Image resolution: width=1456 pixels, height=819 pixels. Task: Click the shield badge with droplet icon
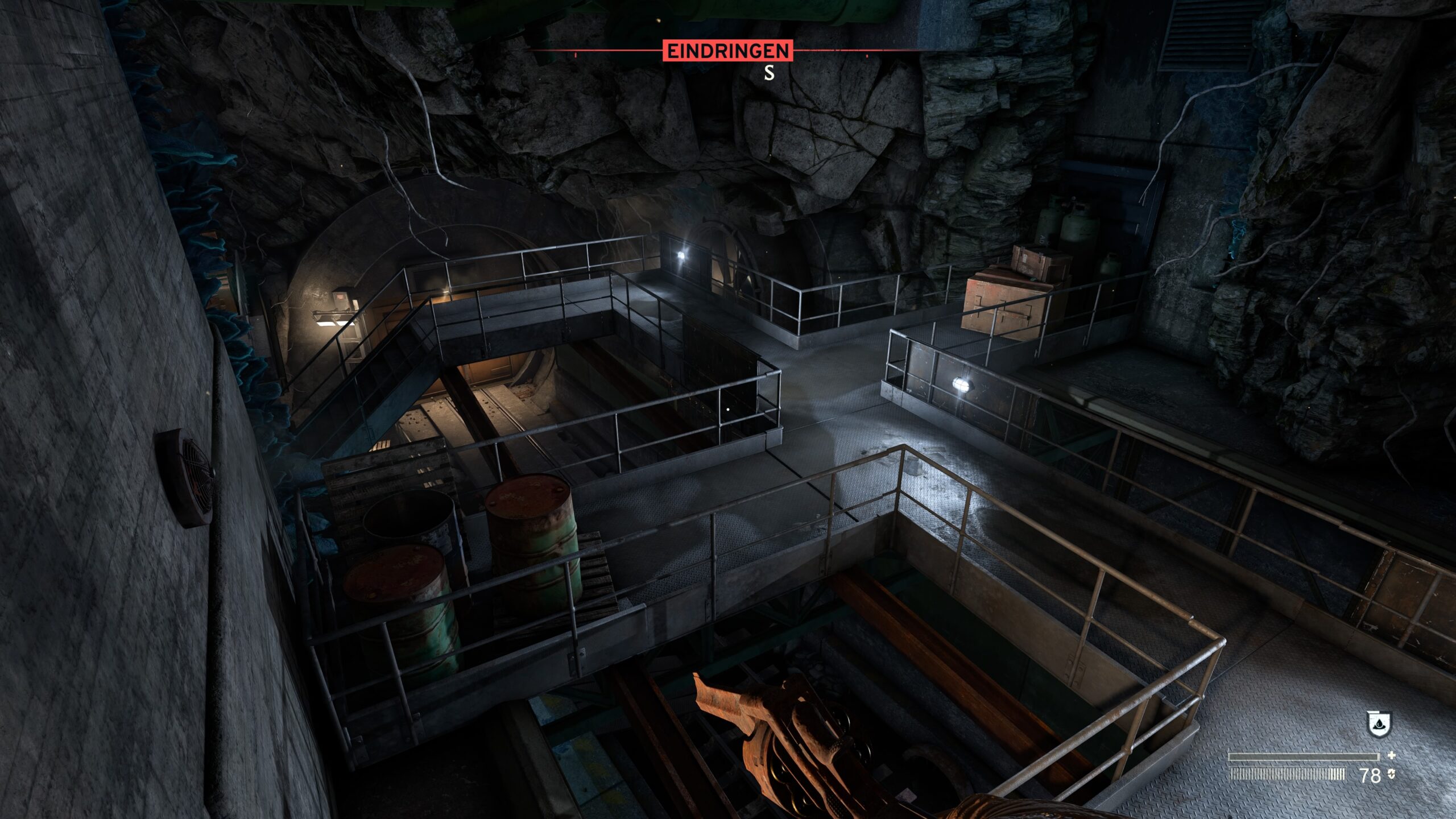pyautogui.click(x=1378, y=724)
